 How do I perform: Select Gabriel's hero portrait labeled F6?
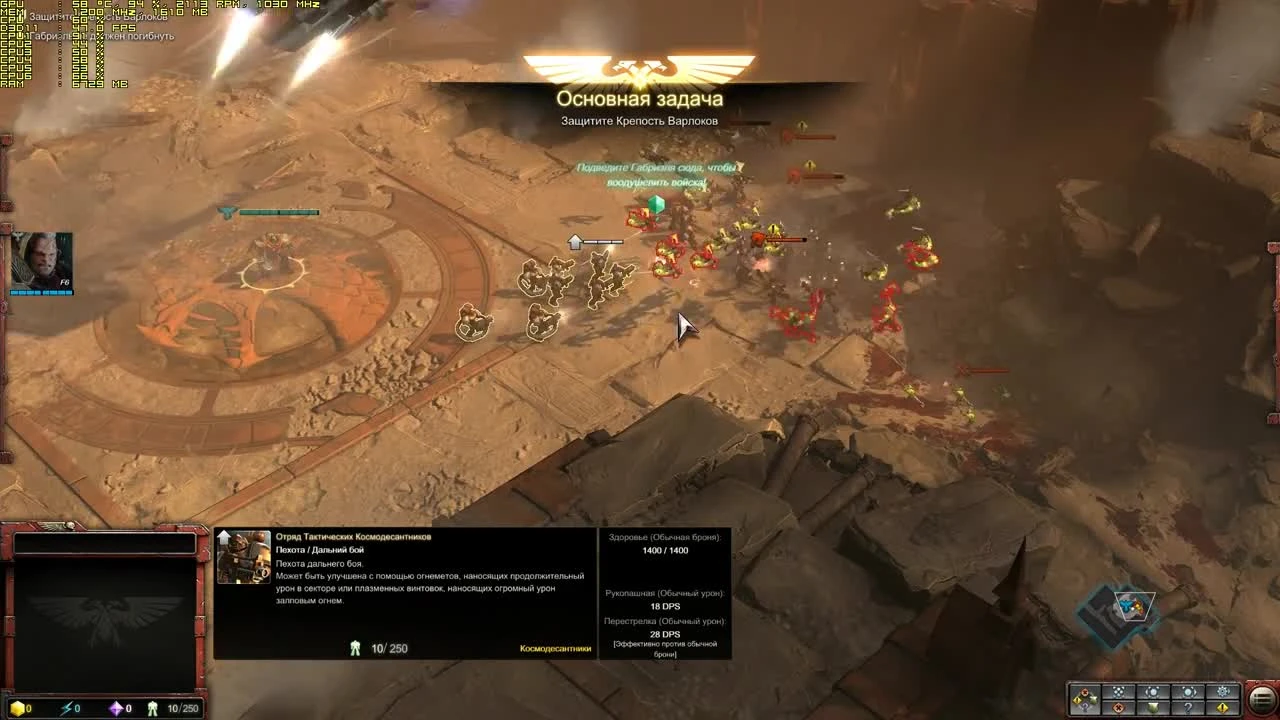[x=40, y=258]
